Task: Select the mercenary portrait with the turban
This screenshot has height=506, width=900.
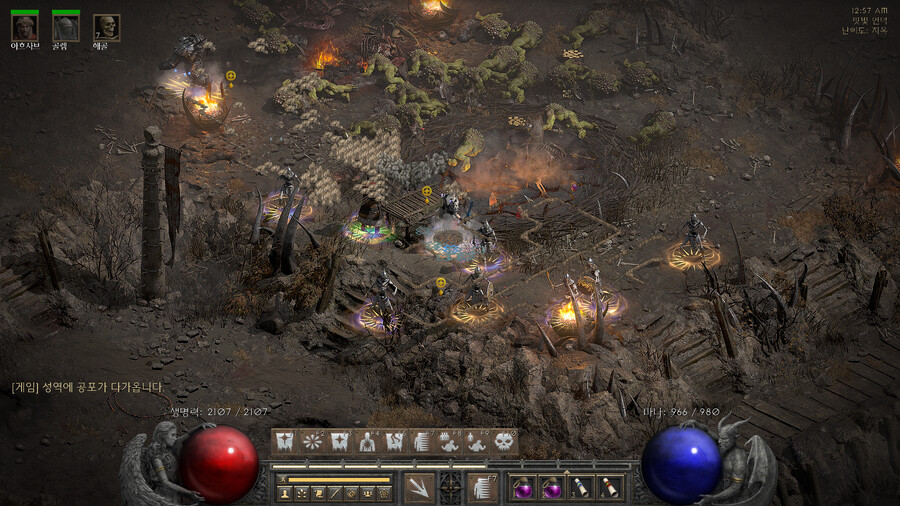Action: tap(25, 27)
